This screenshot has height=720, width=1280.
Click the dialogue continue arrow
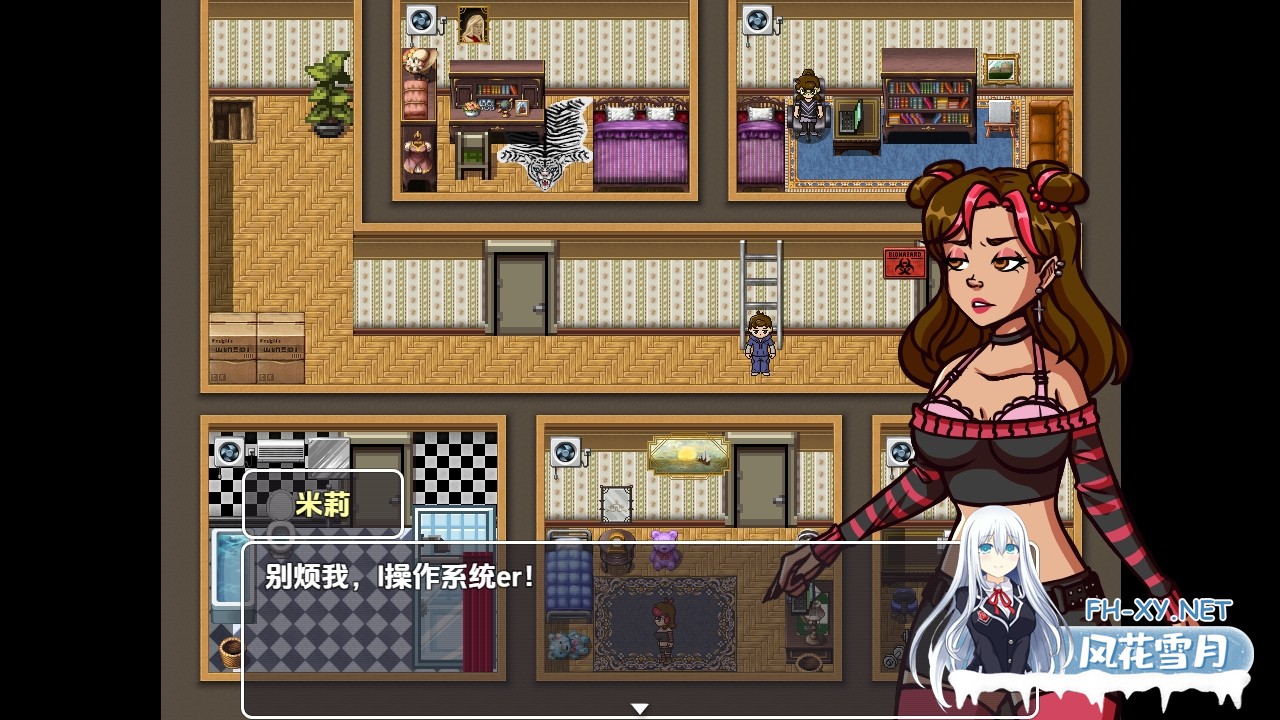click(639, 707)
